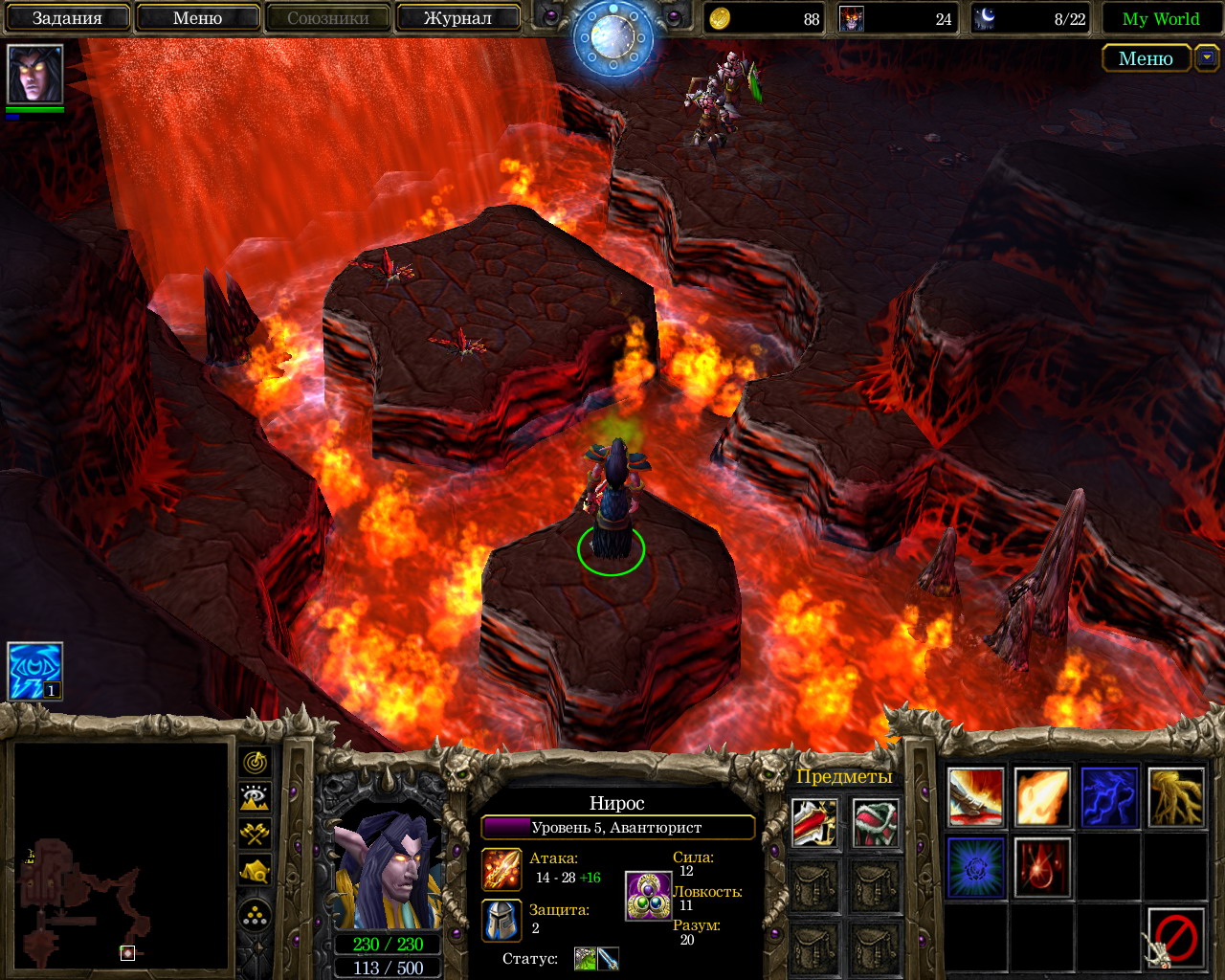The height and width of the screenshot is (980, 1225).
Task: Open the formation toggle with the yellow dots
Action: point(255,917)
